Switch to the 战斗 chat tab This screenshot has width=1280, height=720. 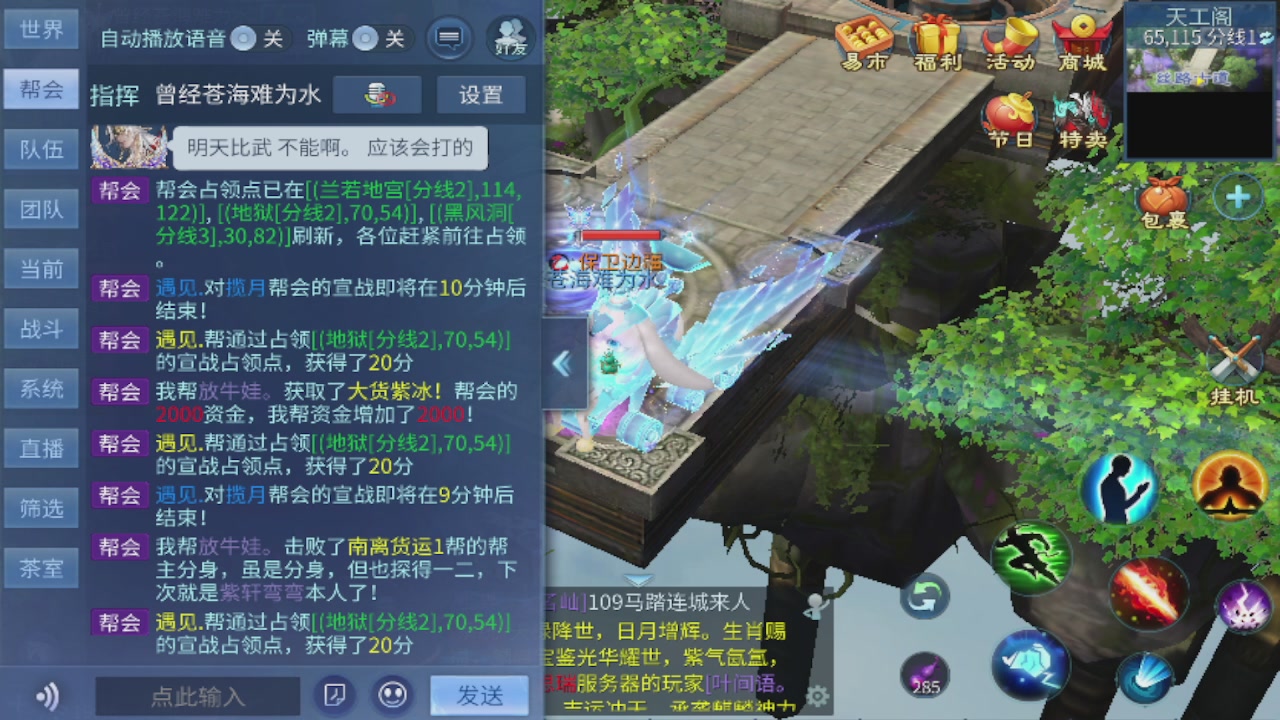(41, 329)
